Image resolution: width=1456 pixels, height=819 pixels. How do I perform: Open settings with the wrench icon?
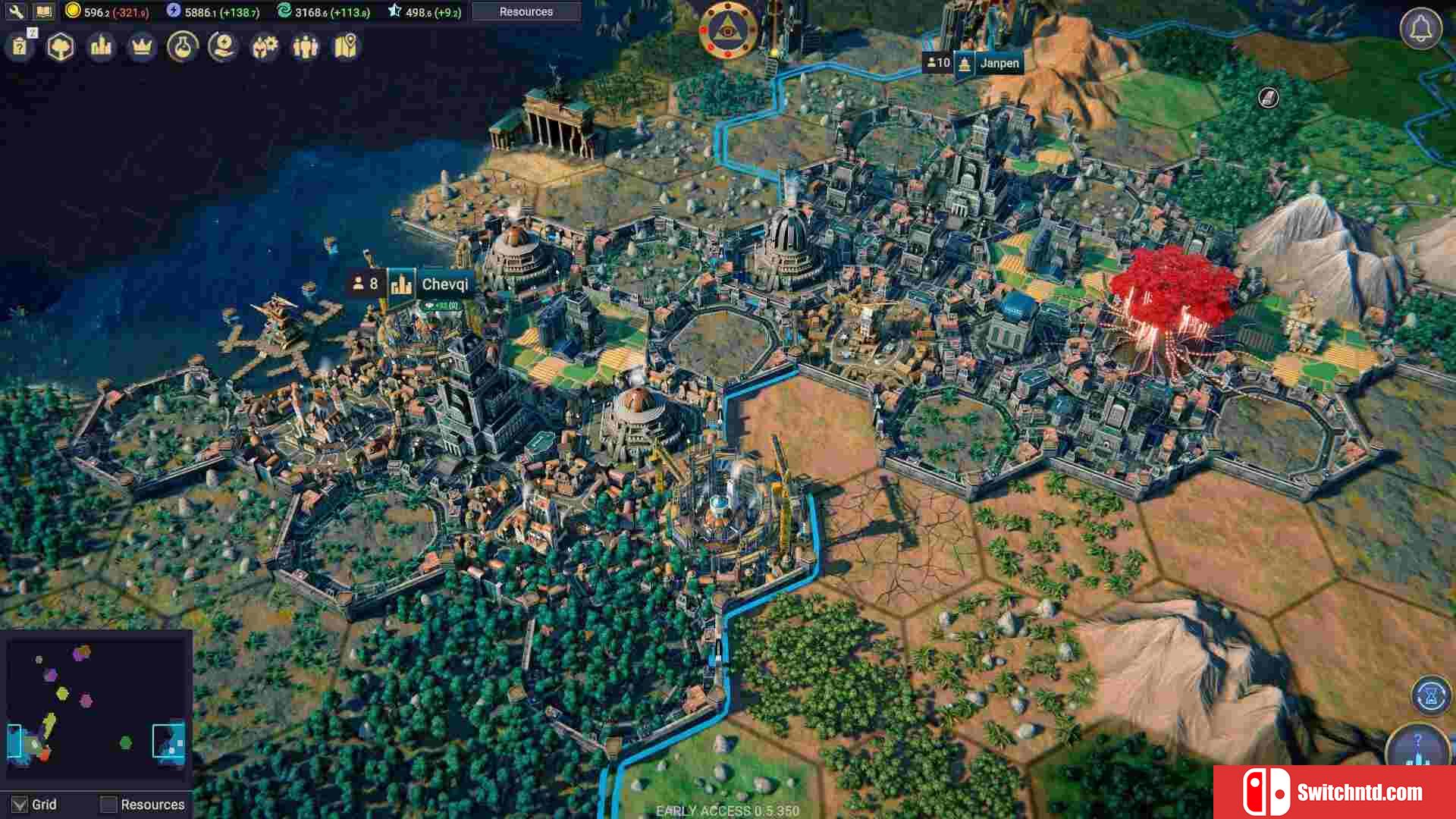(x=15, y=11)
